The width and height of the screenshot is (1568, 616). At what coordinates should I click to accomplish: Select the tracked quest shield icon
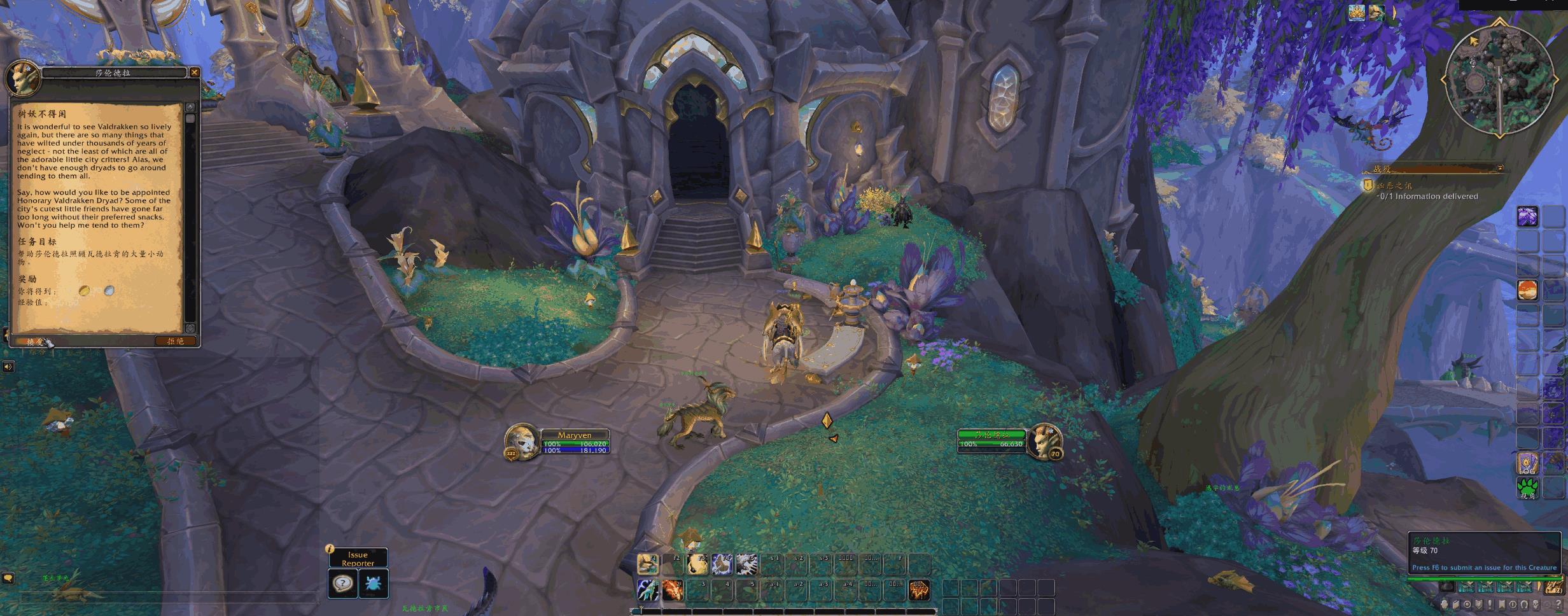pyautogui.click(x=1368, y=185)
